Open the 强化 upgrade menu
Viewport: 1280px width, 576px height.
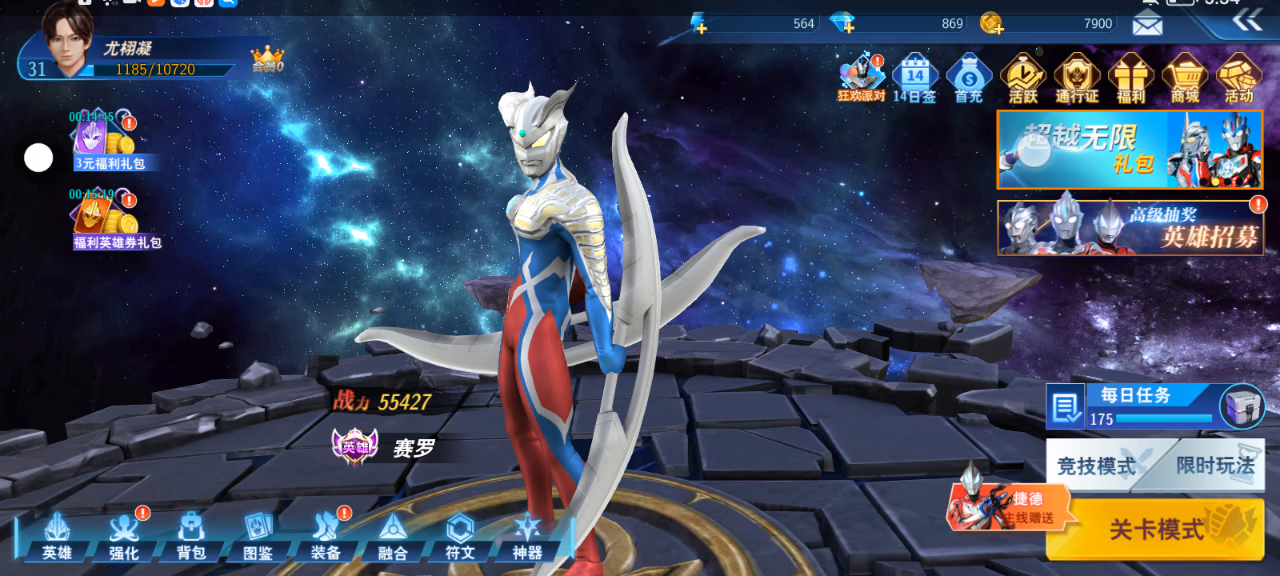[x=123, y=537]
